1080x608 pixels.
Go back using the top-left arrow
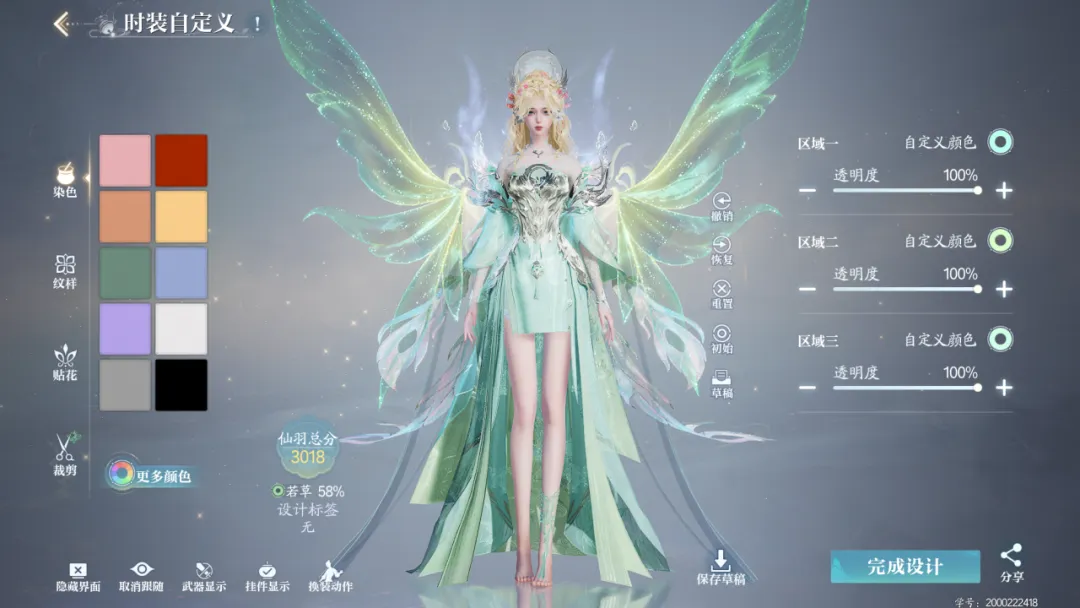[62, 23]
